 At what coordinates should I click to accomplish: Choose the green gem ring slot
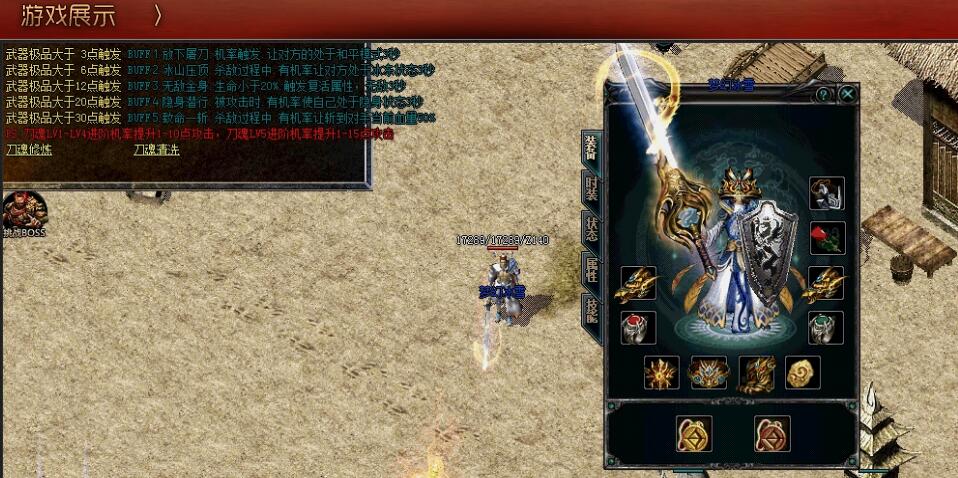coord(827,328)
